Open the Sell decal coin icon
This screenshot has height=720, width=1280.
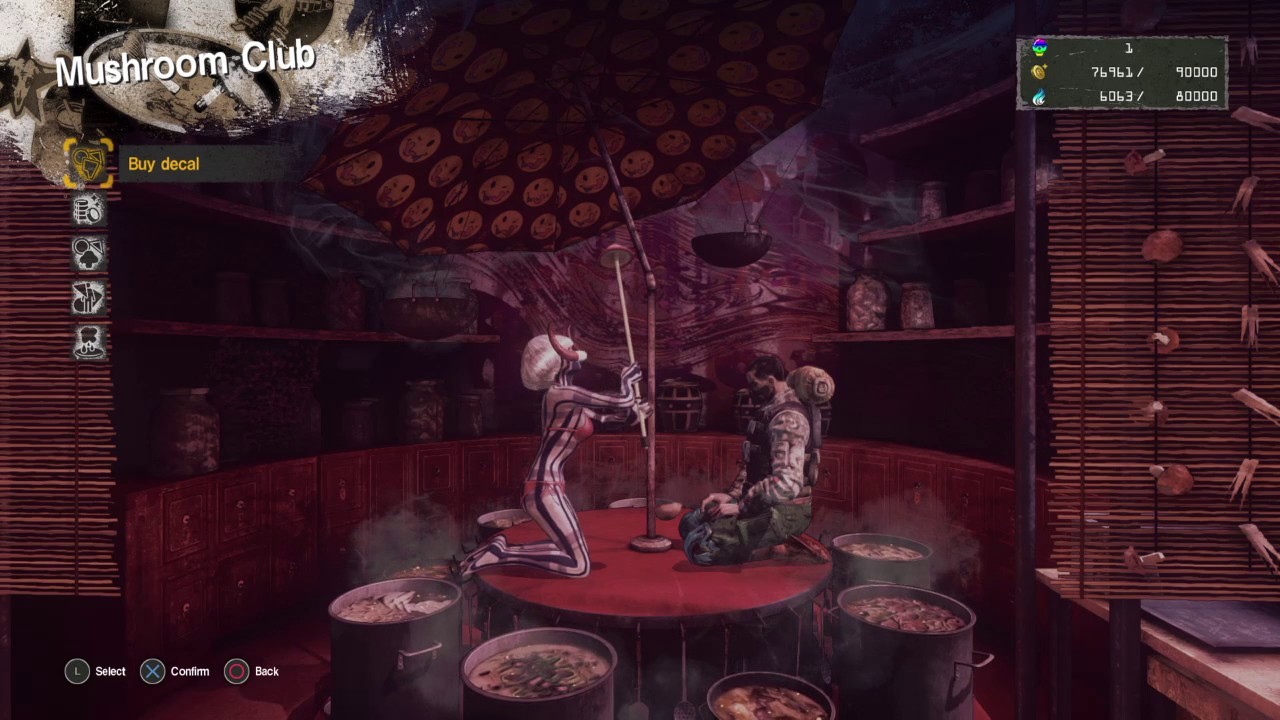coord(88,208)
